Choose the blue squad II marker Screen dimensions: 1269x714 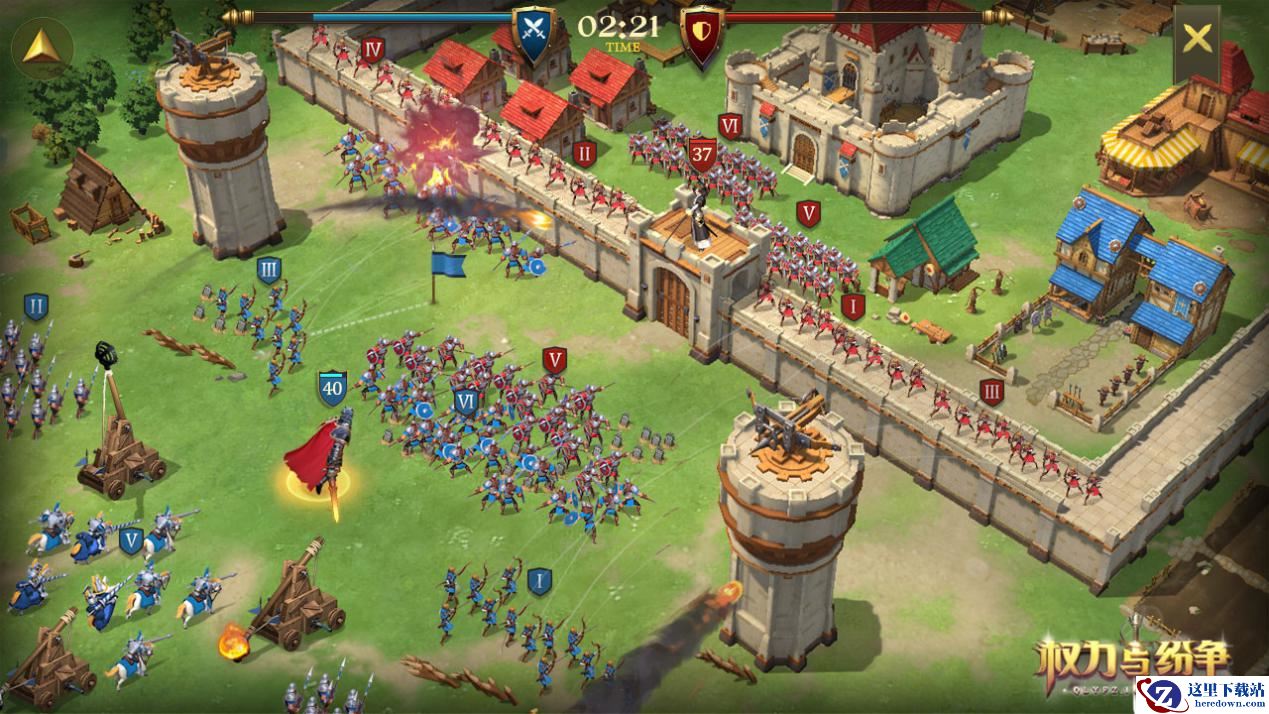(x=36, y=306)
